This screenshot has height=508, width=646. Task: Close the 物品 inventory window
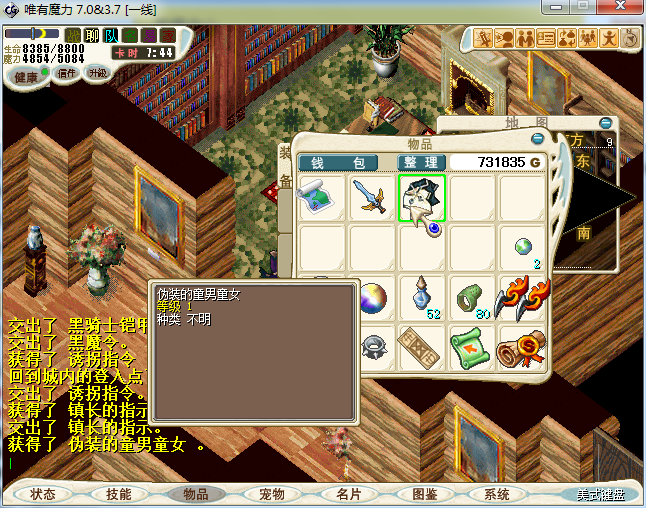pos(537,139)
